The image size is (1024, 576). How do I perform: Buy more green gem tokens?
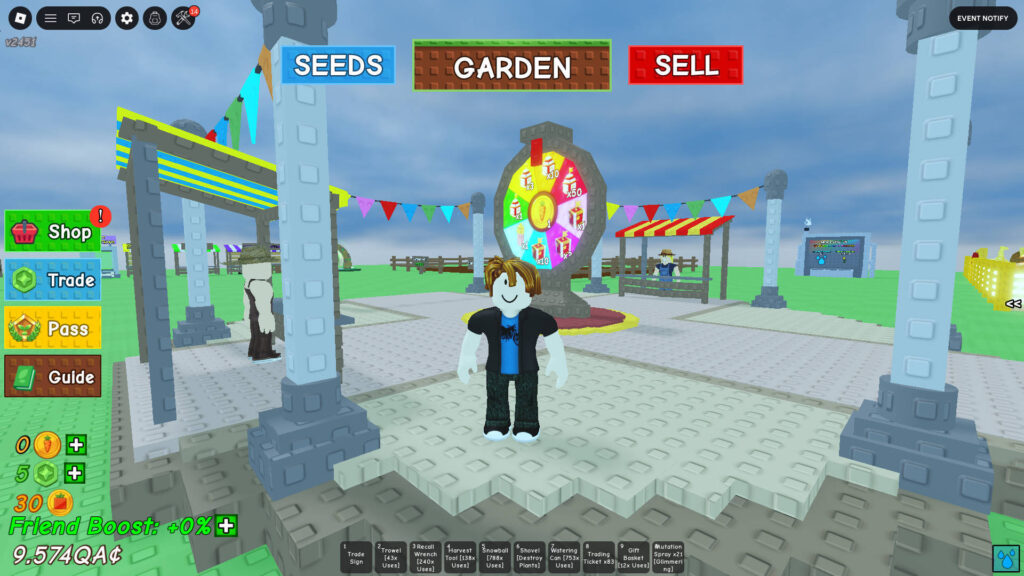tap(76, 473)
